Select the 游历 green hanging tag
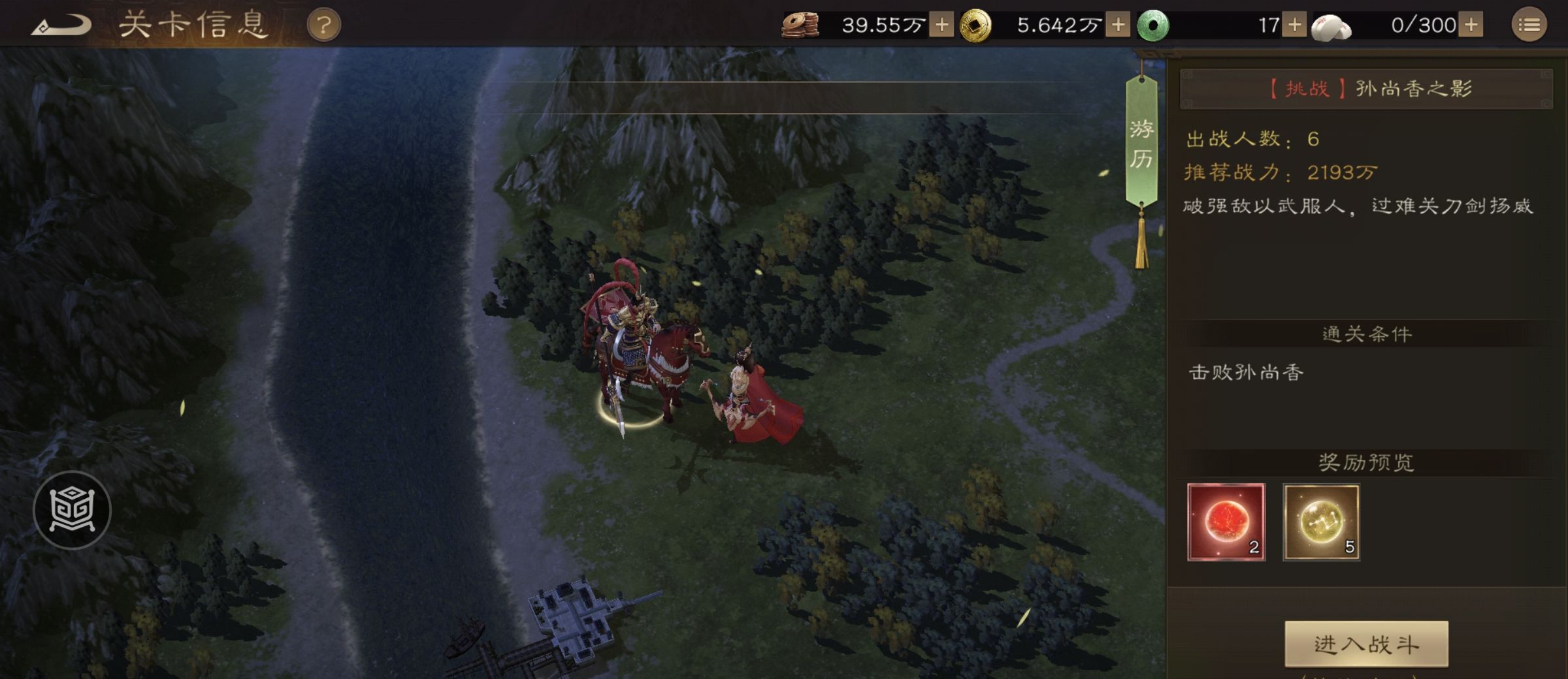This screenshot has width=1568, height=679. pyautogui.click(x=1141, y=144)
